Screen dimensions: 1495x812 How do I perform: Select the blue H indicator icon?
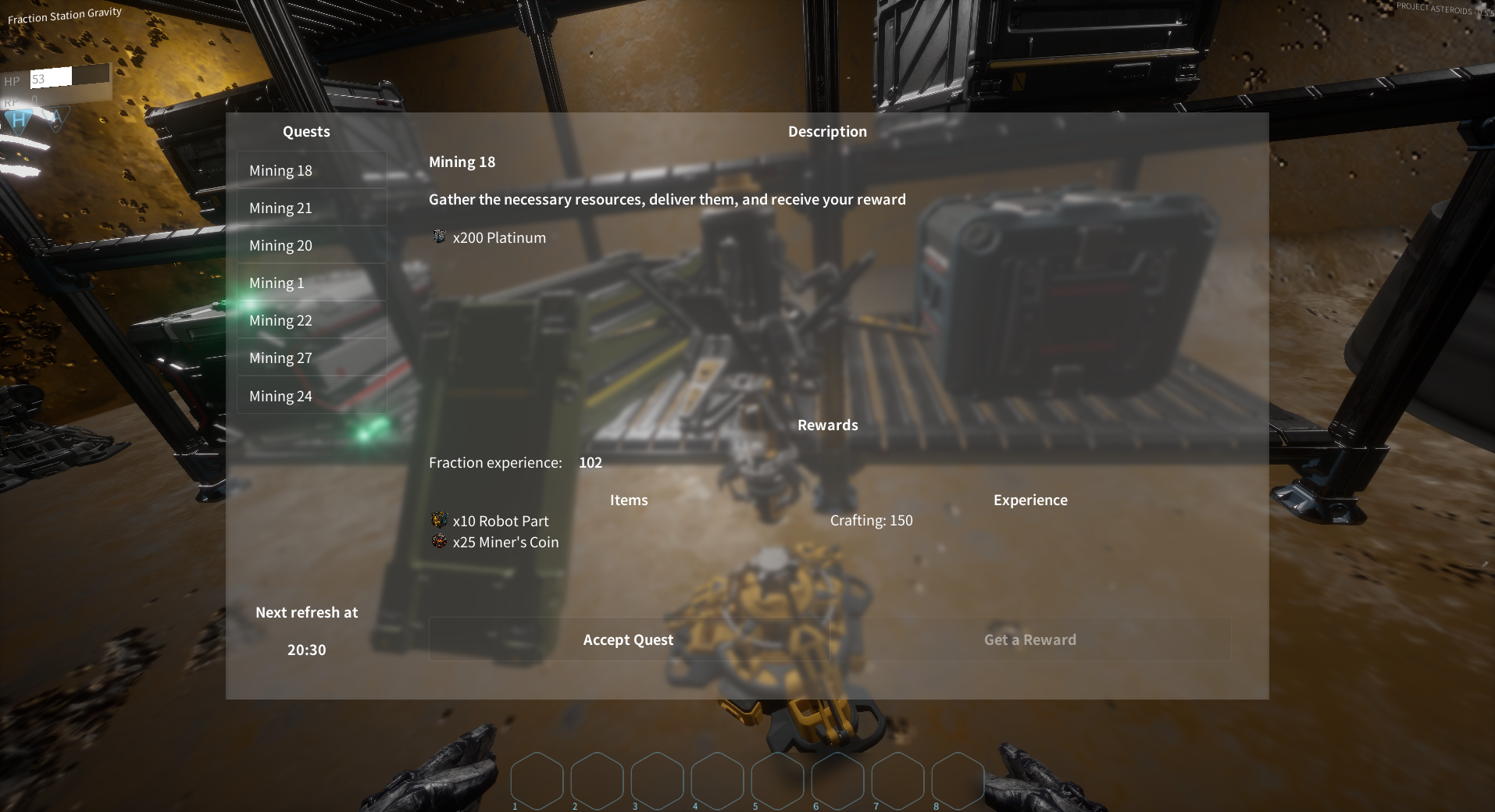pos(17,119)
